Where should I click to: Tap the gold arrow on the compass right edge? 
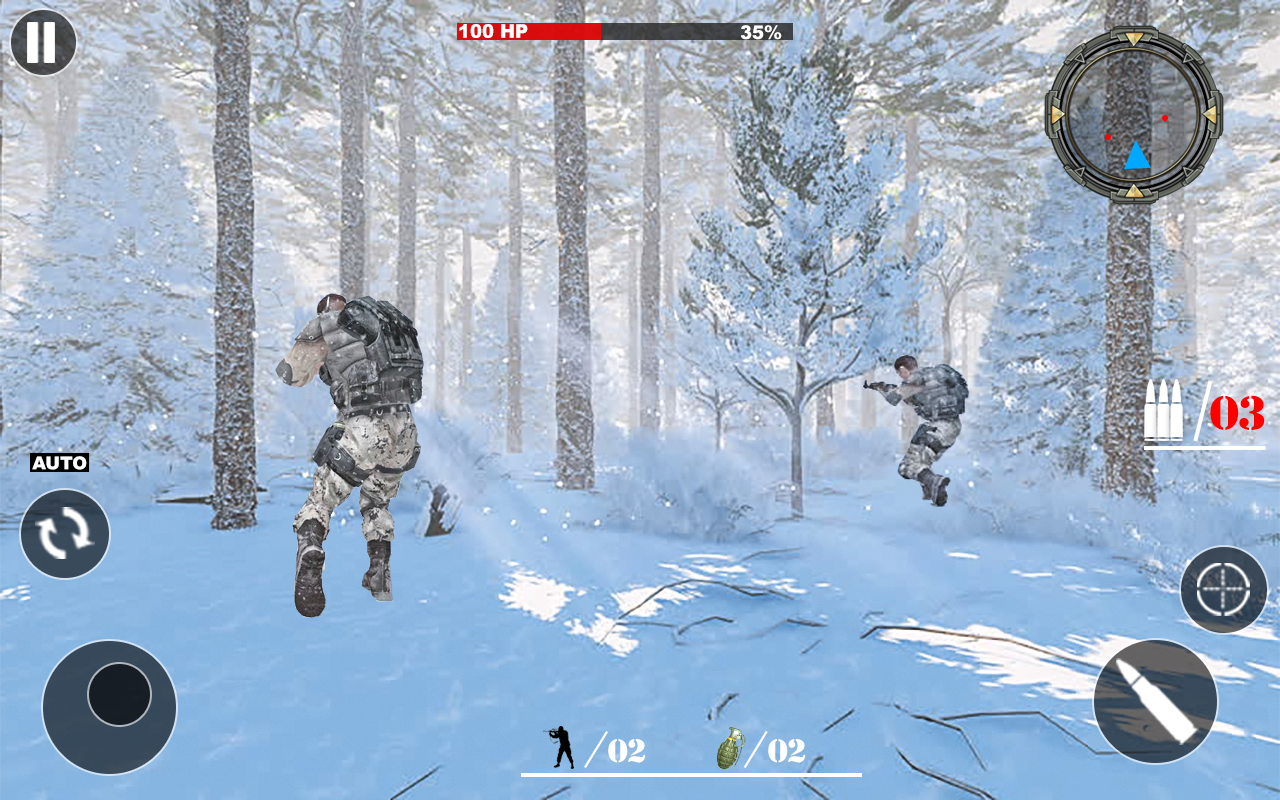(1210, 112)
